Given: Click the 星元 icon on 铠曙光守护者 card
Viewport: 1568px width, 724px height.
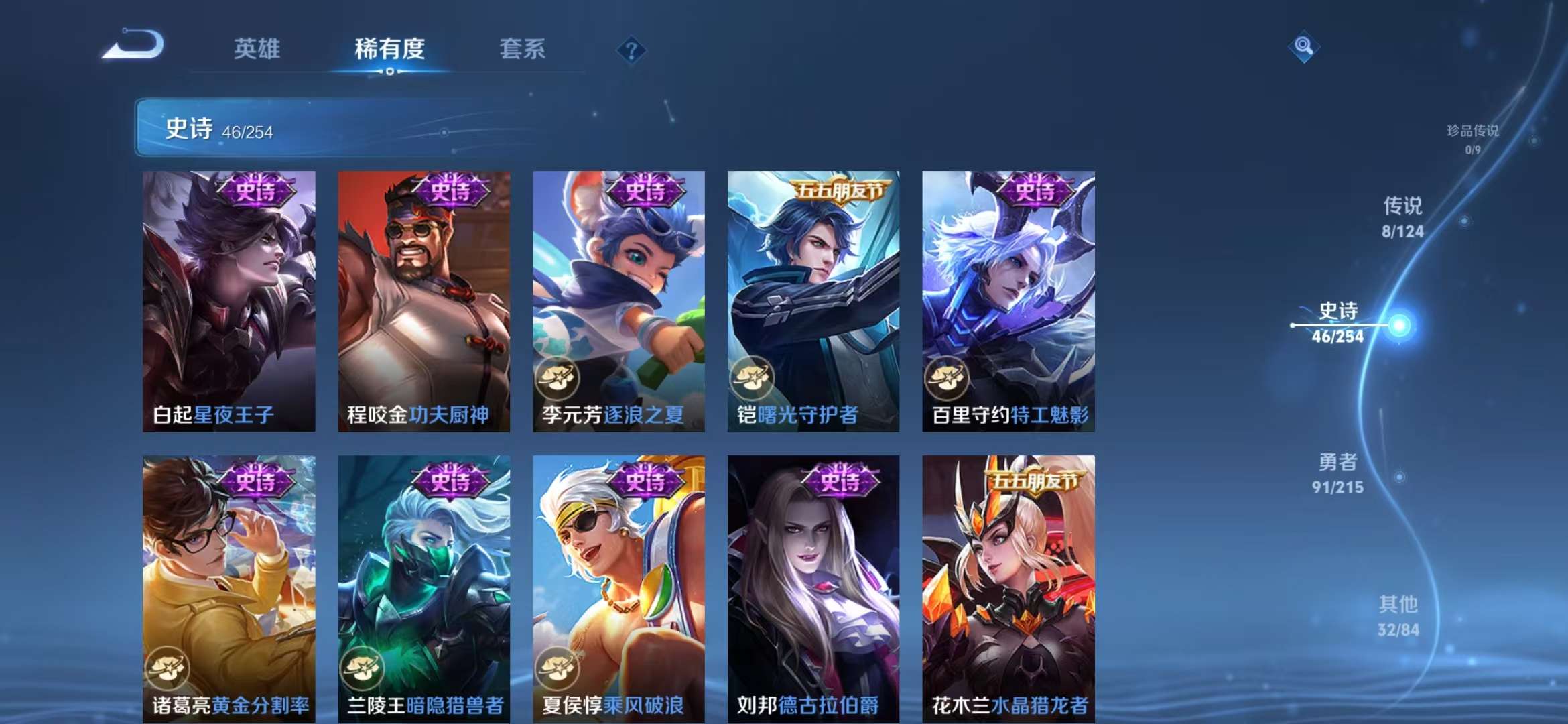Looking at the screenshot, I should [x=754, y=378].
